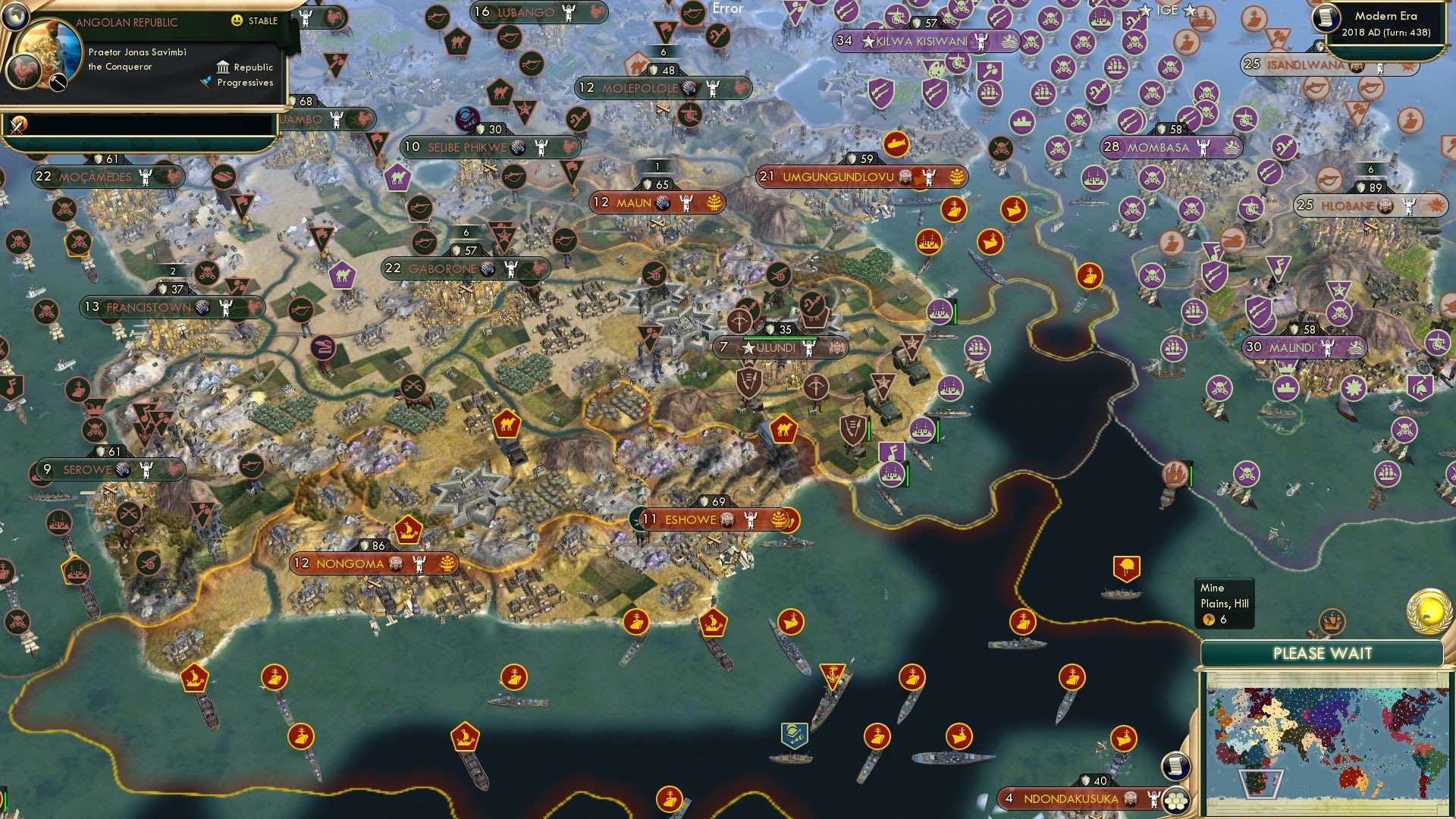Toggle strategic view with the globe button
The image size is (1456, 819).
15,16
